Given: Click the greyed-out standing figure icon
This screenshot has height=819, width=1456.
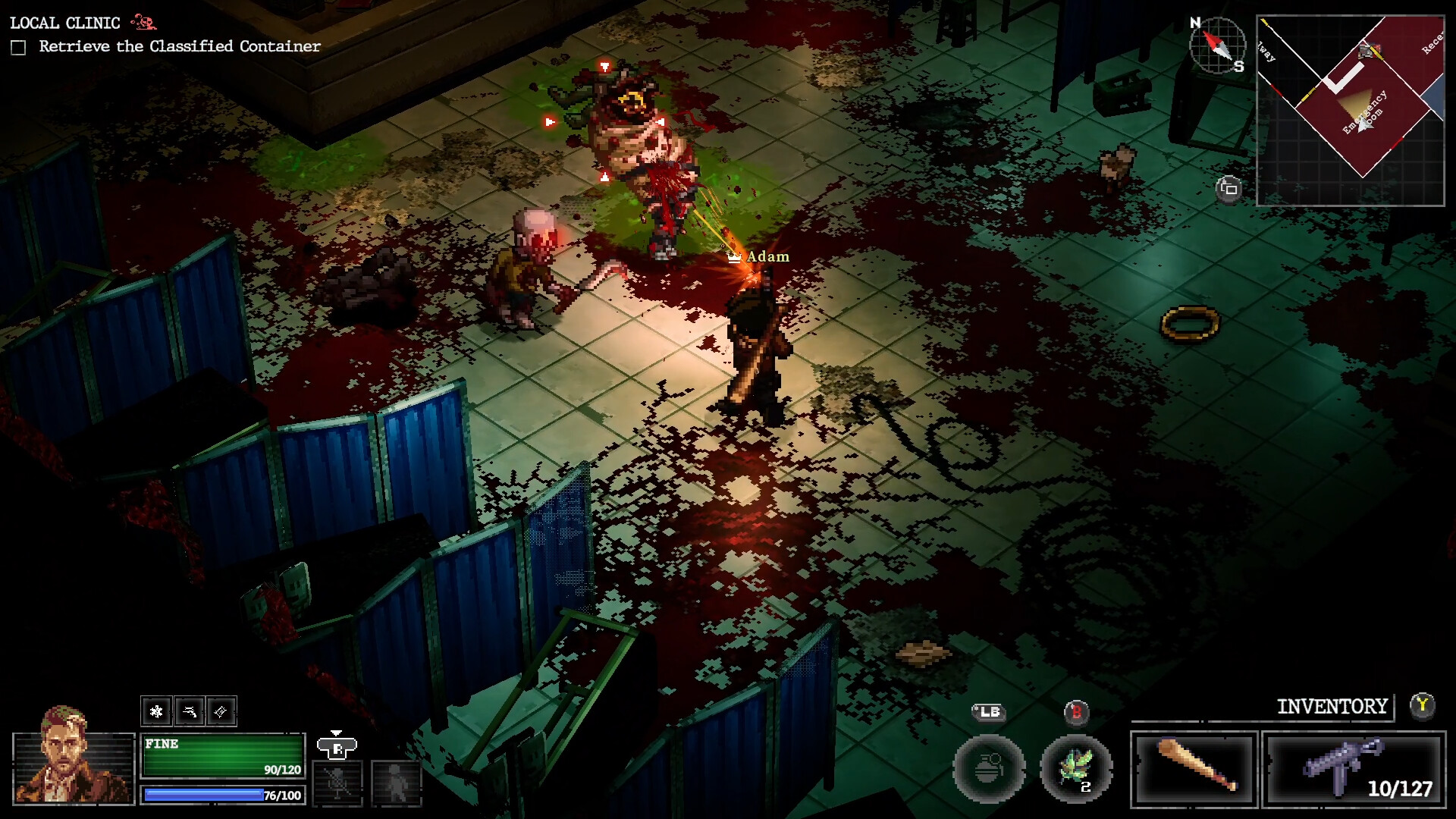Looking at the screenshot, I should (396, 782).
